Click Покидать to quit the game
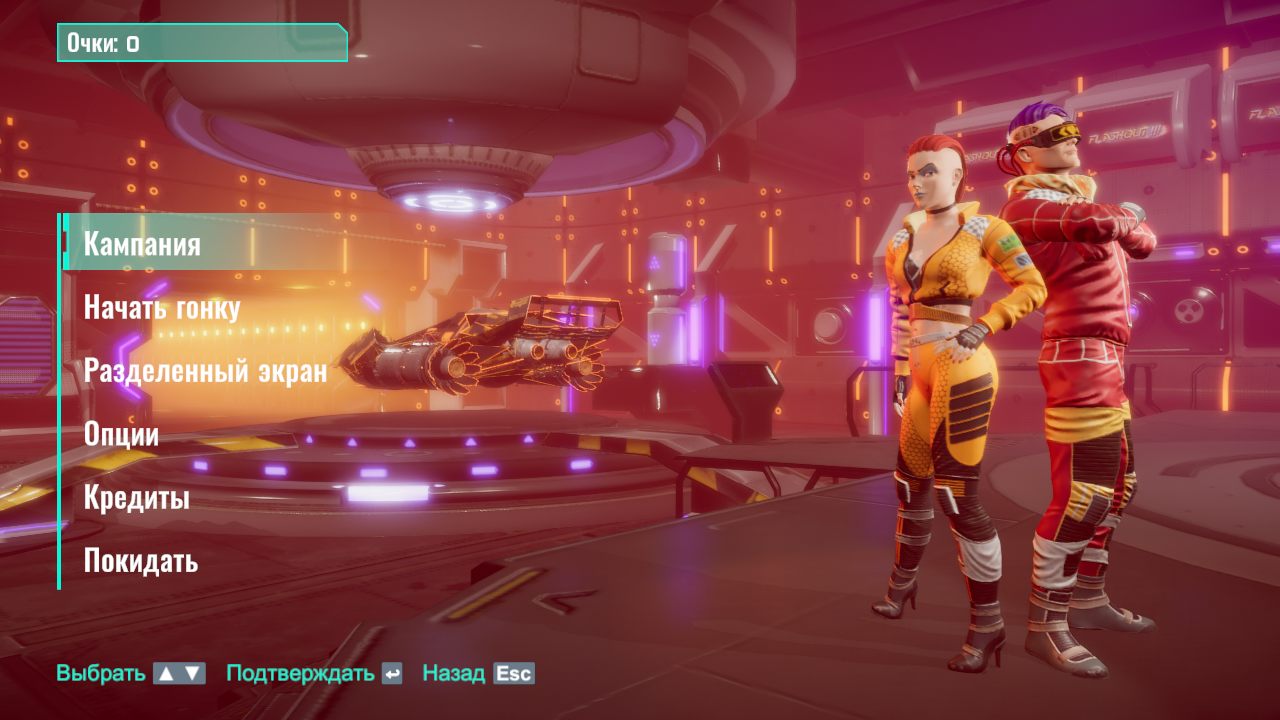The image size is (1280, 720). [x=141, y=560]
